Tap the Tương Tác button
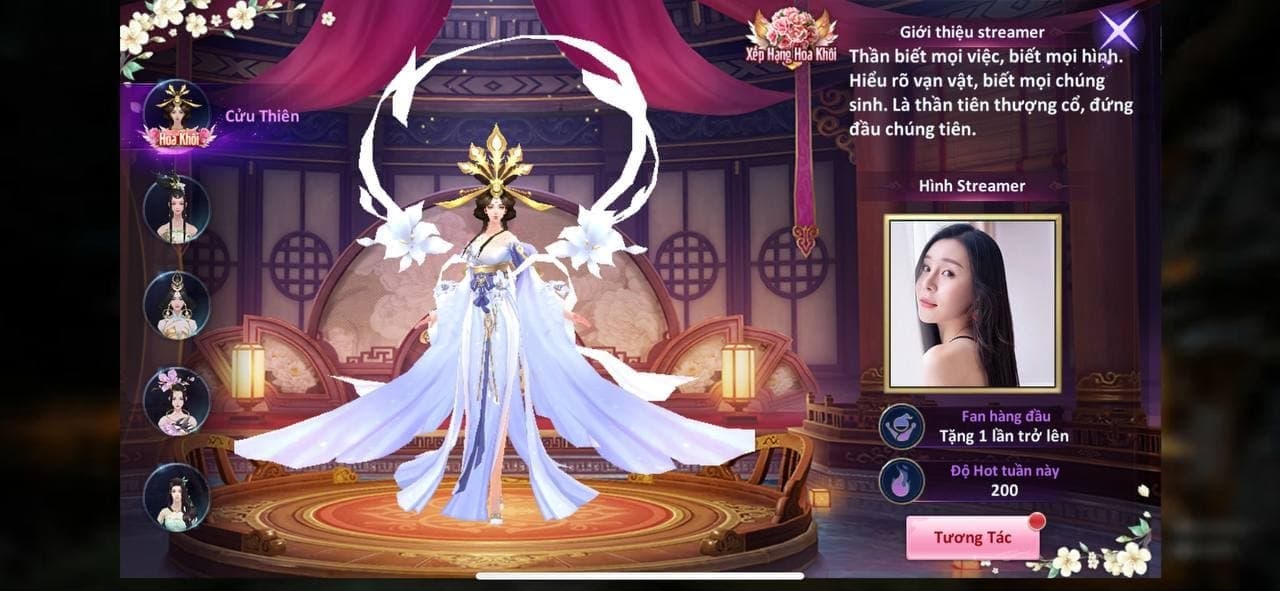The height and width of the screenshot is (591, 1280). 972,538
